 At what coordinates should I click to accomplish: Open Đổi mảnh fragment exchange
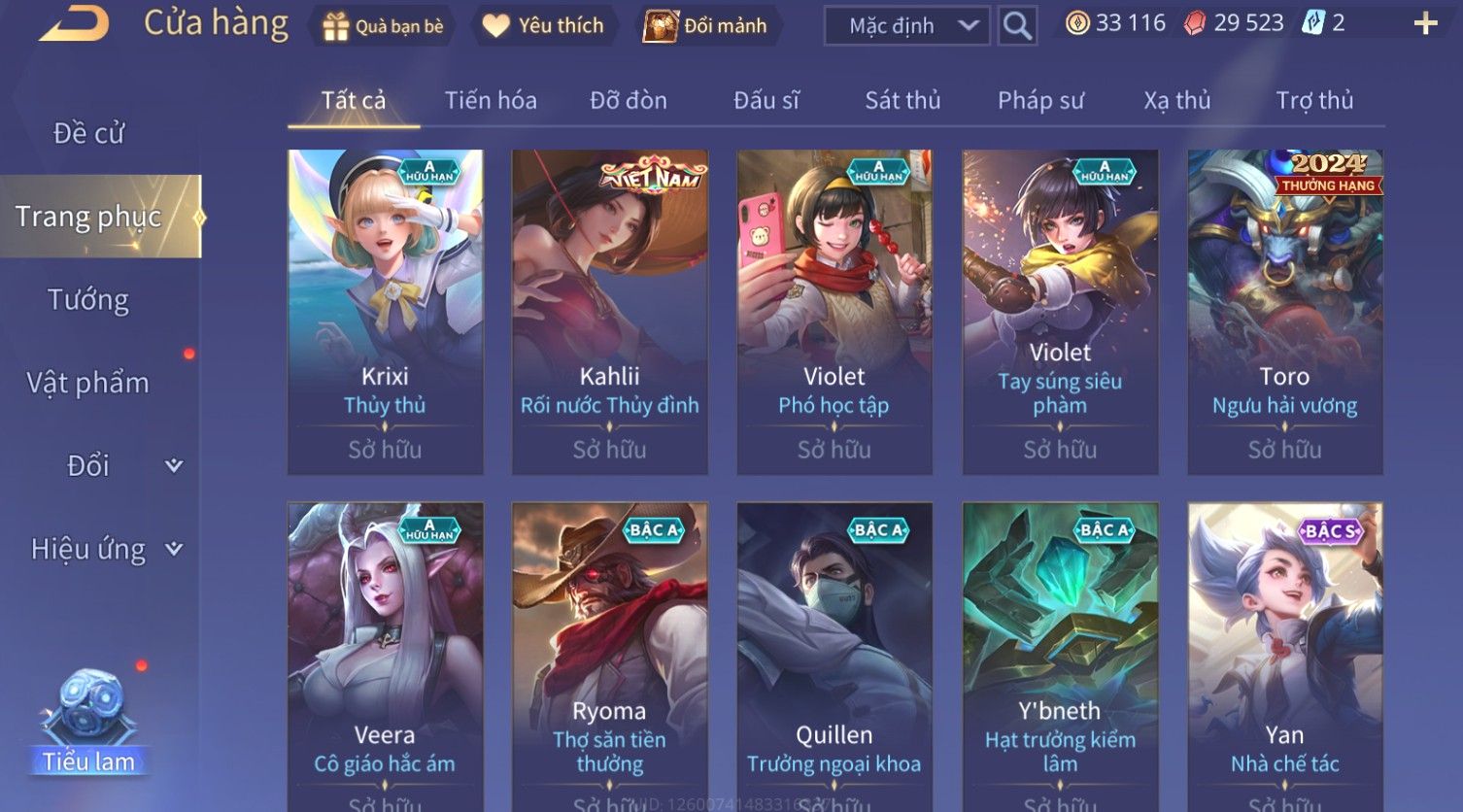coord(707,26)
